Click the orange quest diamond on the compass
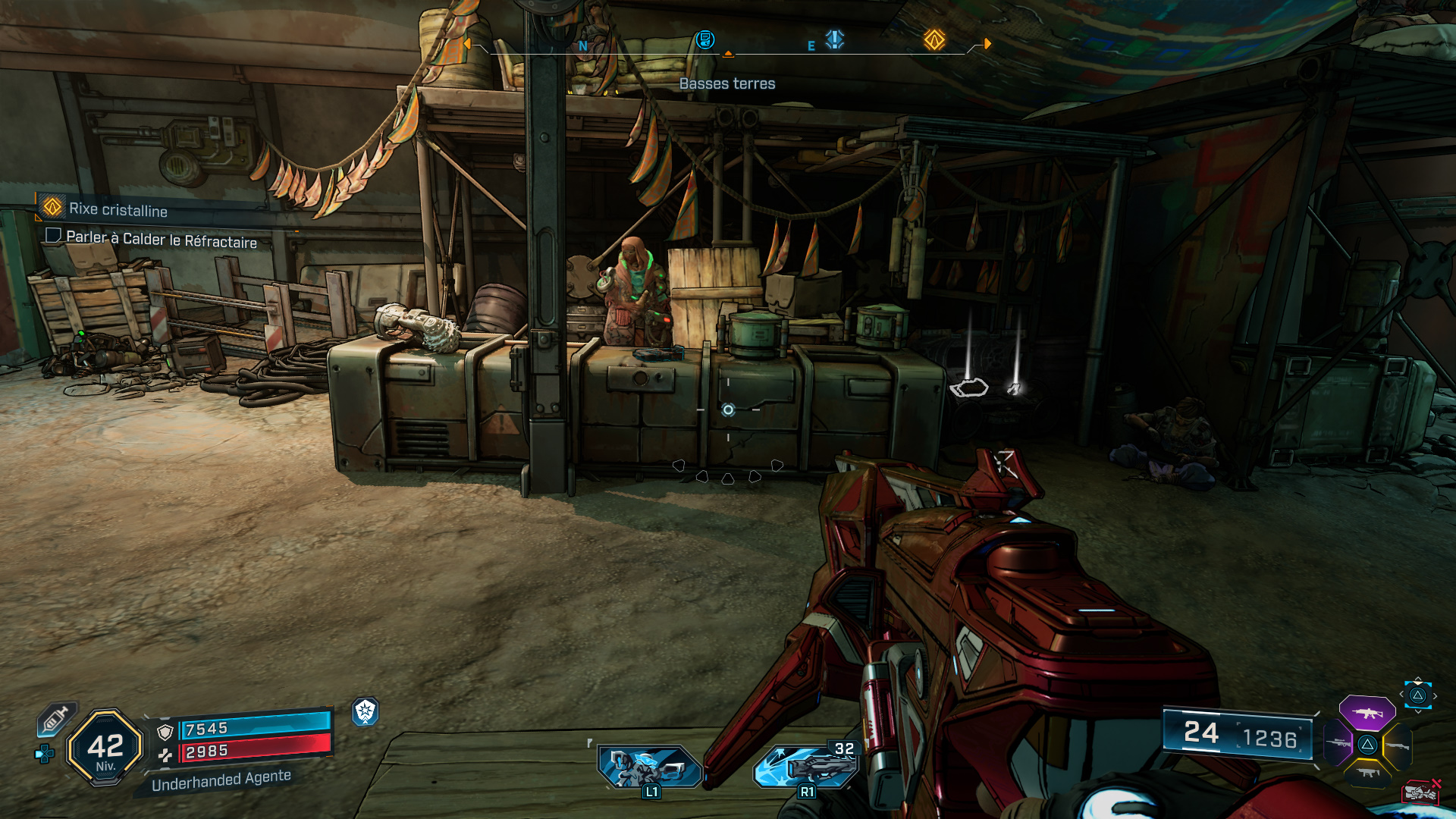The width and height of the screenshot is (1456, 819). [934, 41]
